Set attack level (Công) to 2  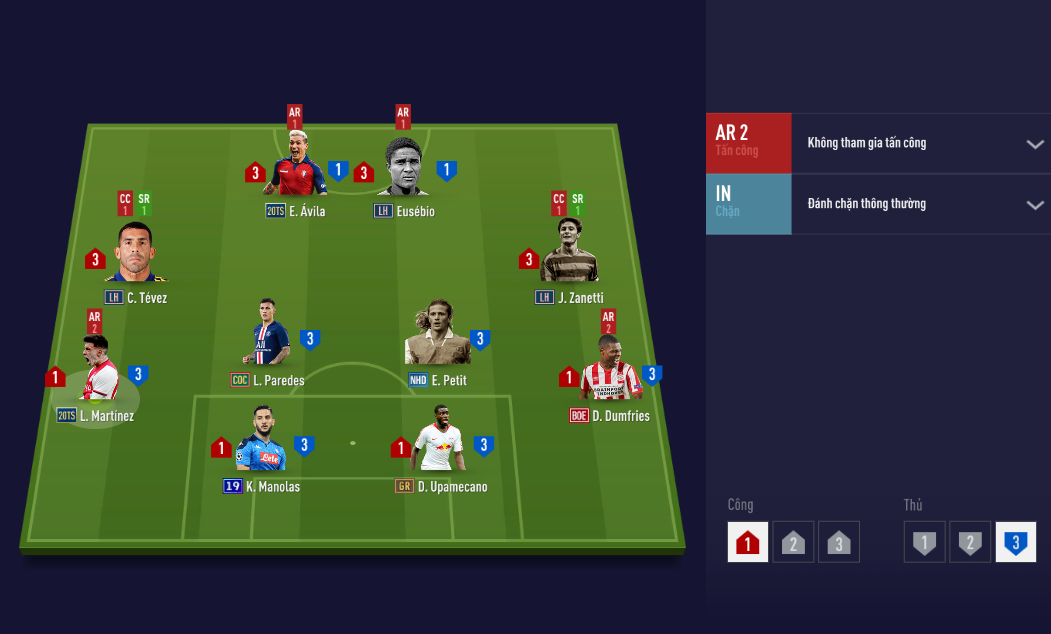pyautogui.click(x=792, y=543)
